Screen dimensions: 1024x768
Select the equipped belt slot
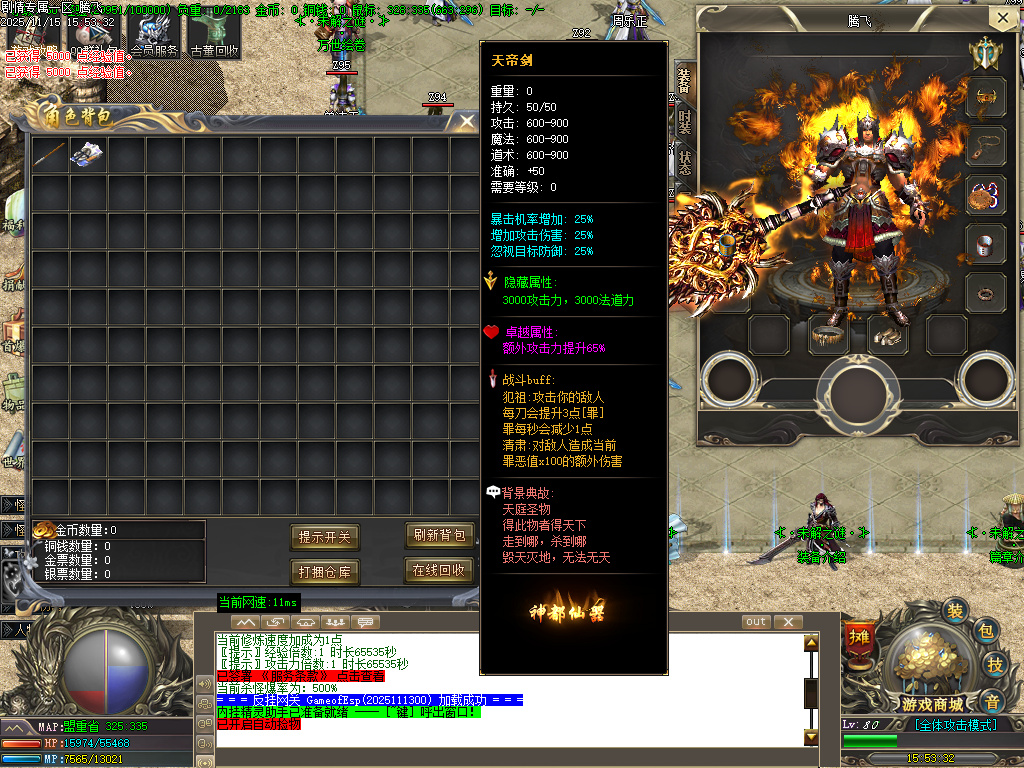pos(829,335)
